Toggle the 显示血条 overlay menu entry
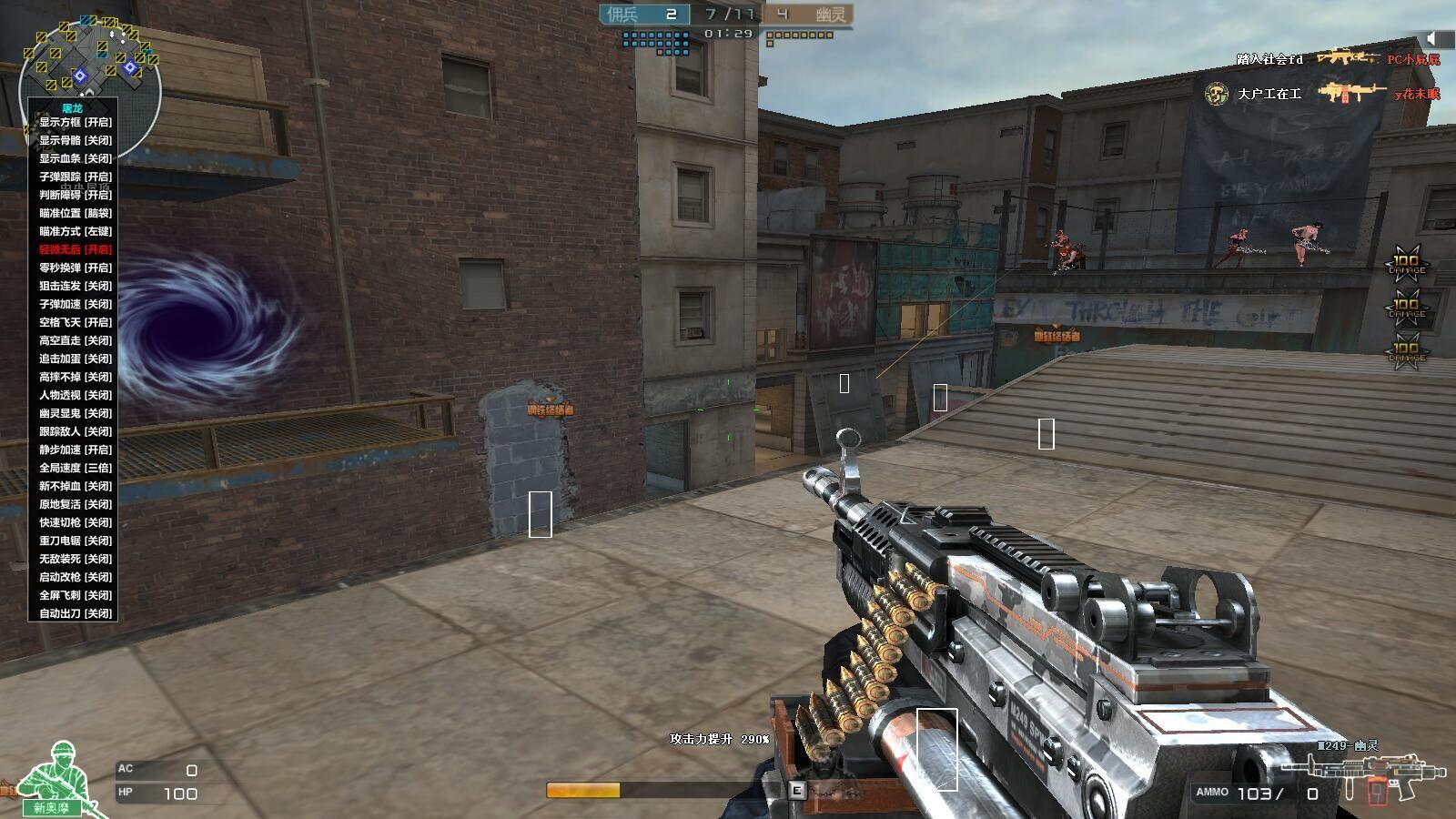 76,158
